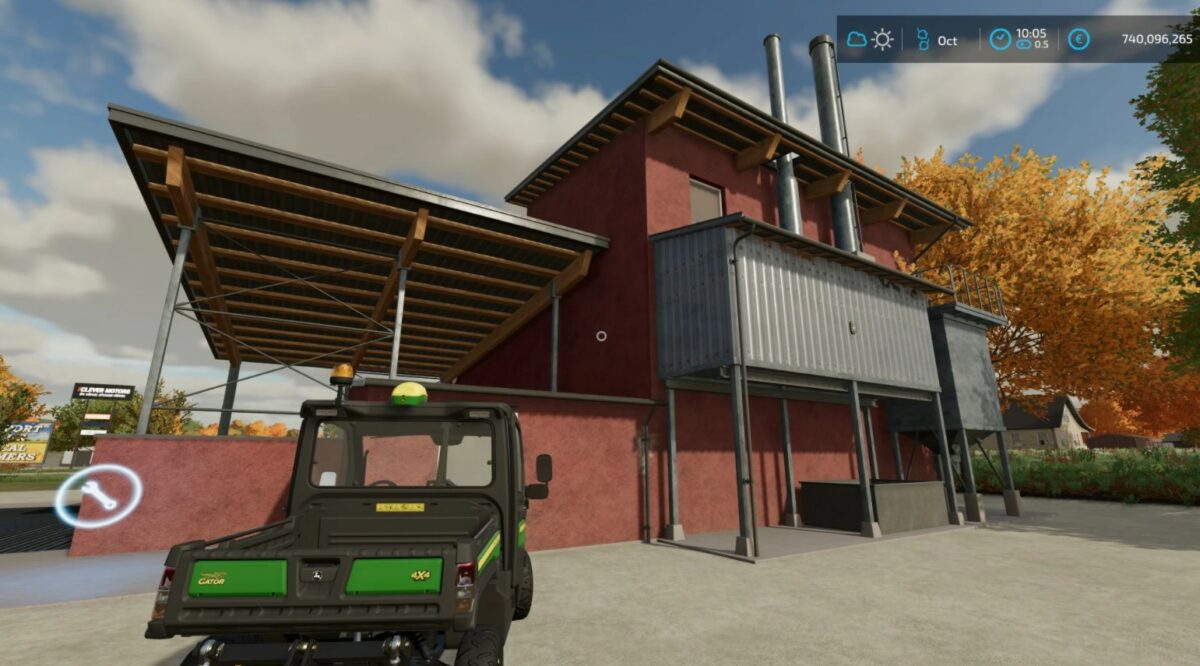Image resolution: width=1200 pixels, height=666 pixels.
Task: Click the cloud weather icon
Action: pyautogui.click(x=857, y=40)
